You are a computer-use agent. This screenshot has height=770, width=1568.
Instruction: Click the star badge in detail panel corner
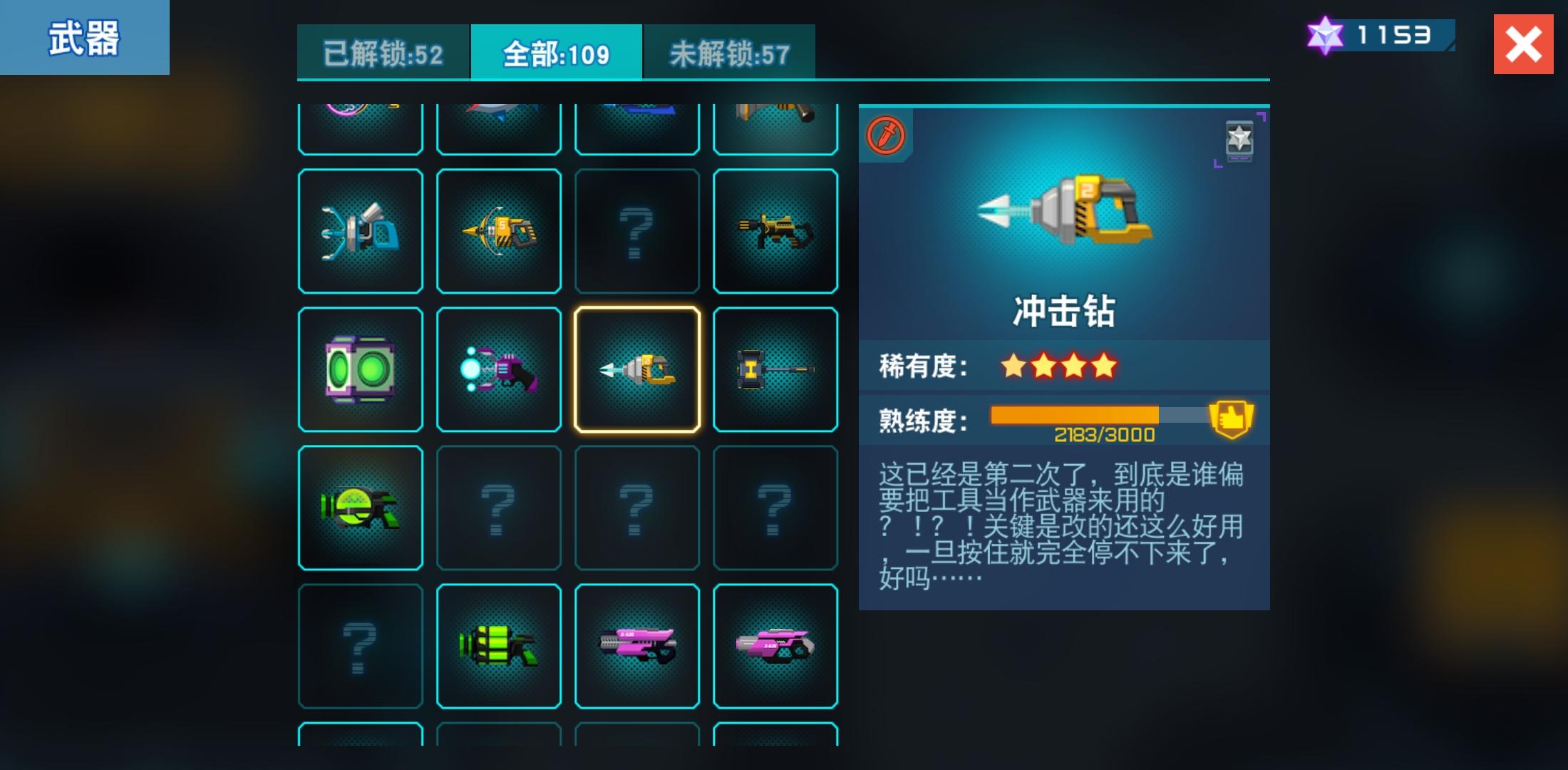(1238, 140)
